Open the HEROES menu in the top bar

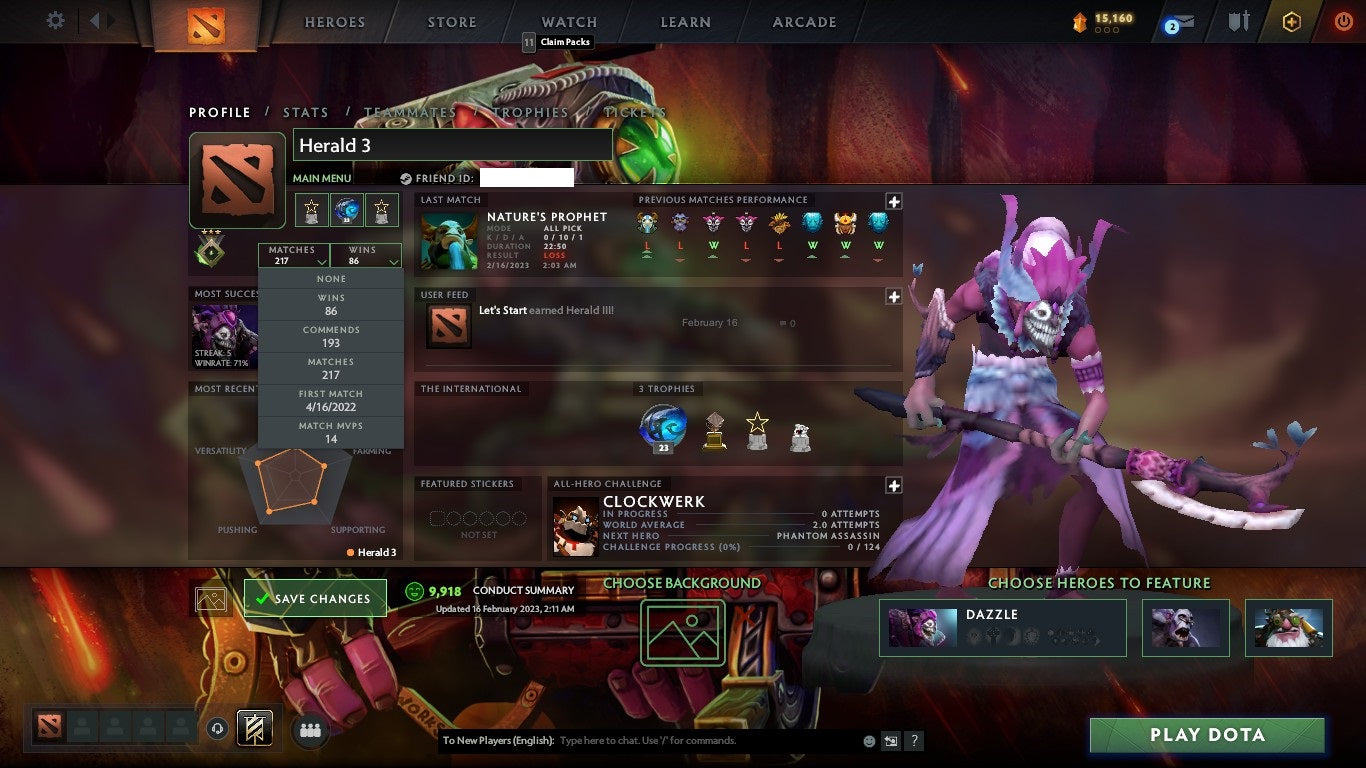pyautogui.click(x=334, y=22)
